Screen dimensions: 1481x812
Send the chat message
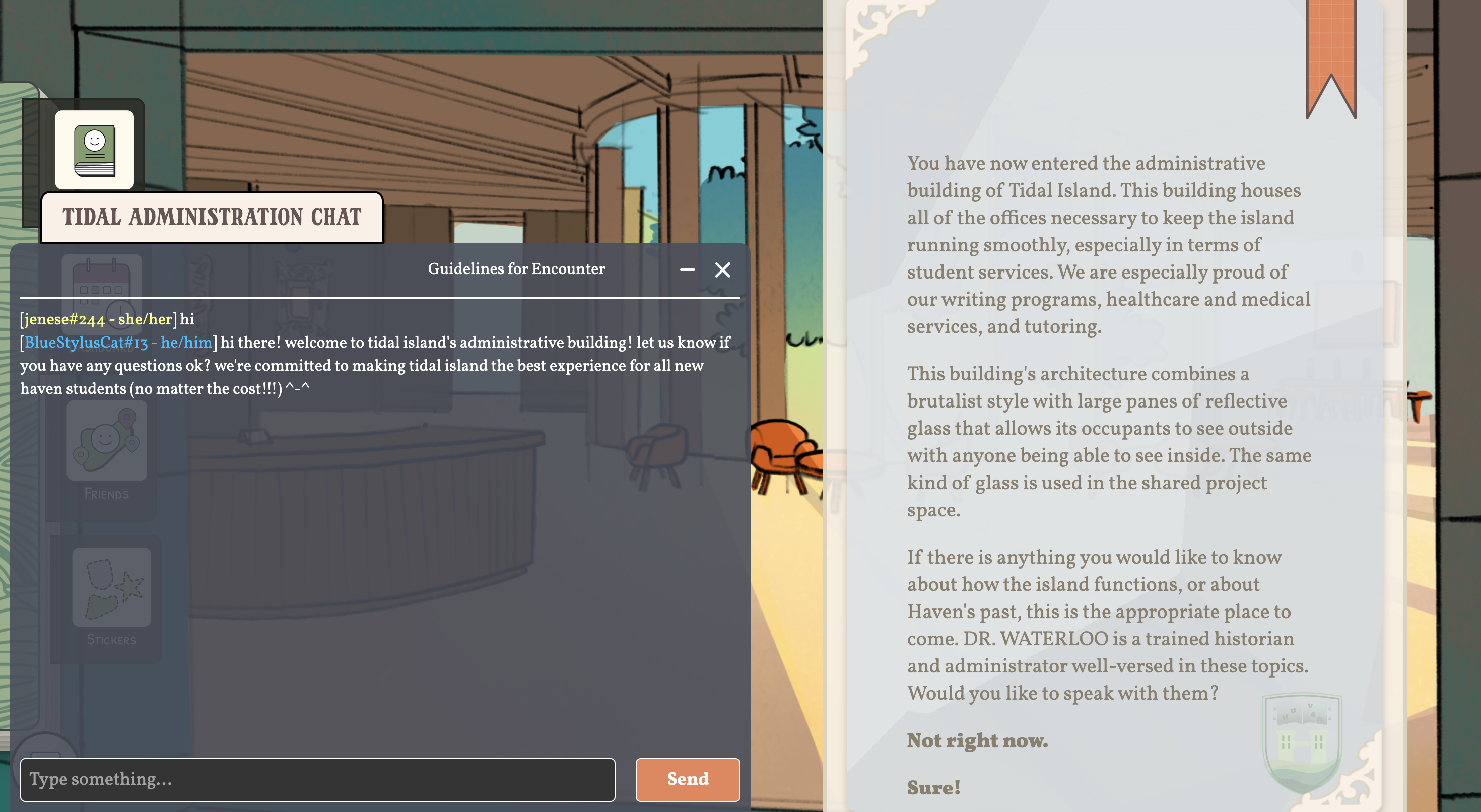(687, 779)
